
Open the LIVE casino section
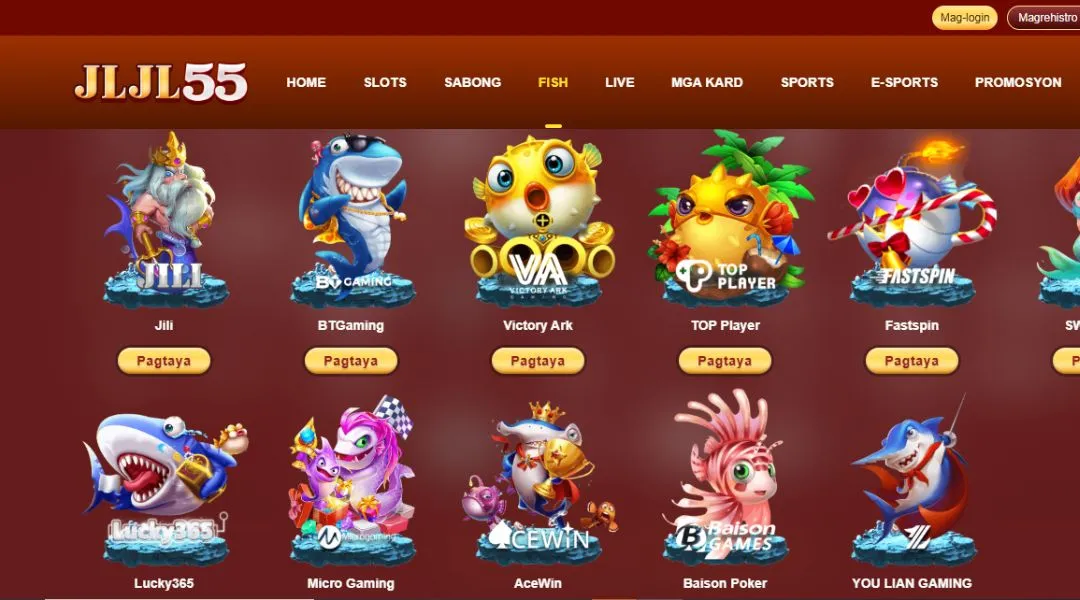pos(620,82)
